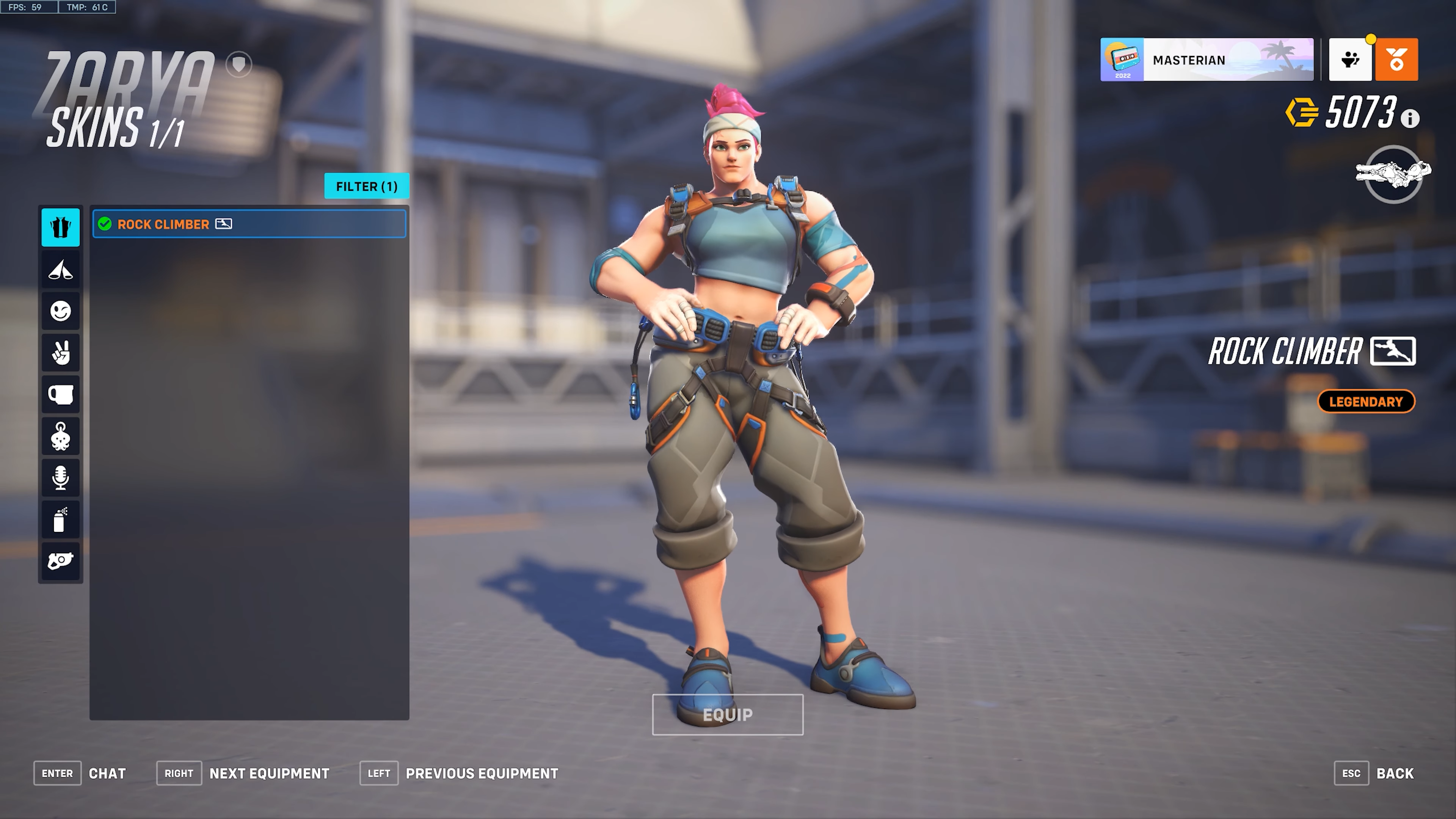Switch to the Skins category tab
Screen dimensions: 1456x819
(61, 227)
